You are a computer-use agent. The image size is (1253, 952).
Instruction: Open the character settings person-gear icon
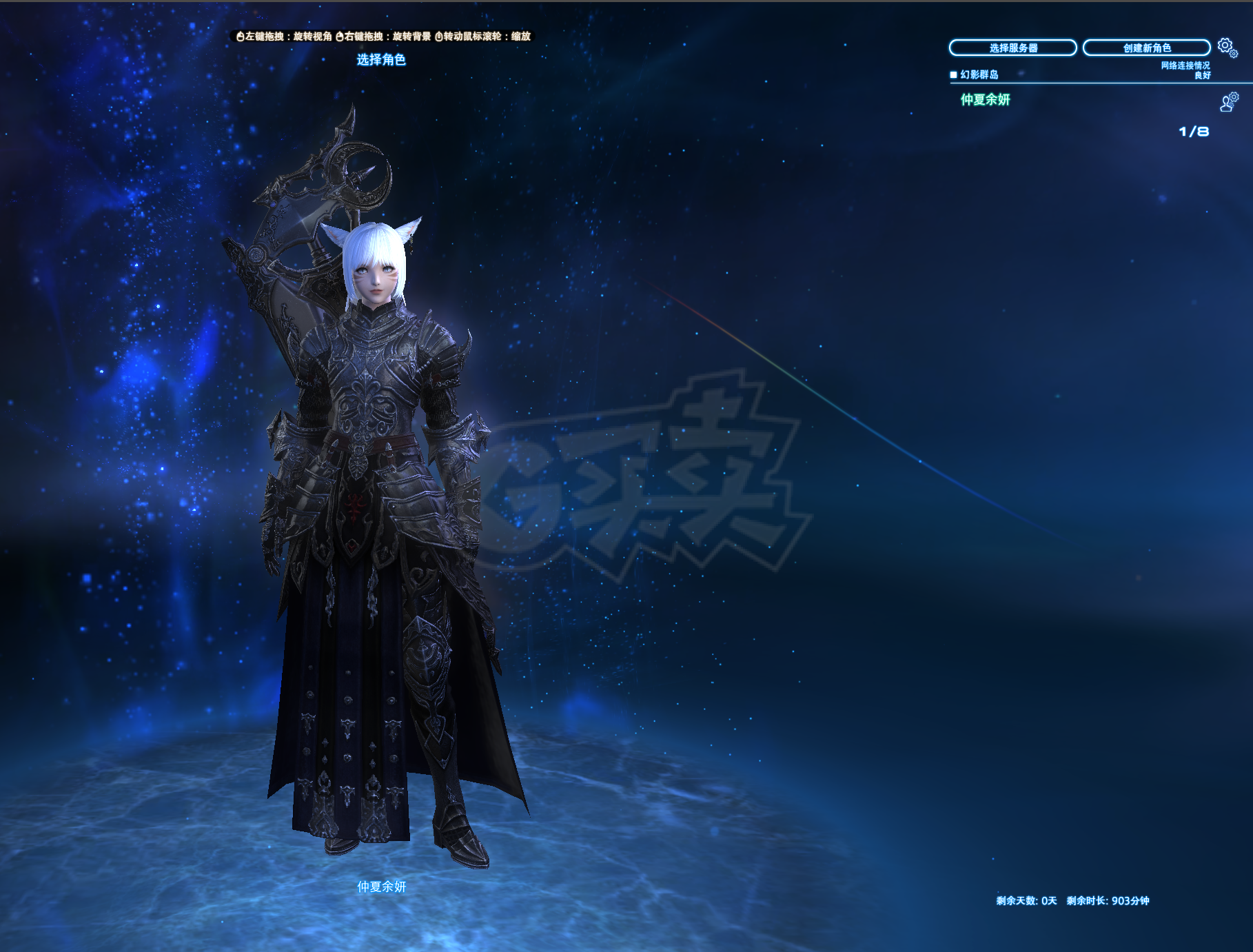coord(1229,102)
